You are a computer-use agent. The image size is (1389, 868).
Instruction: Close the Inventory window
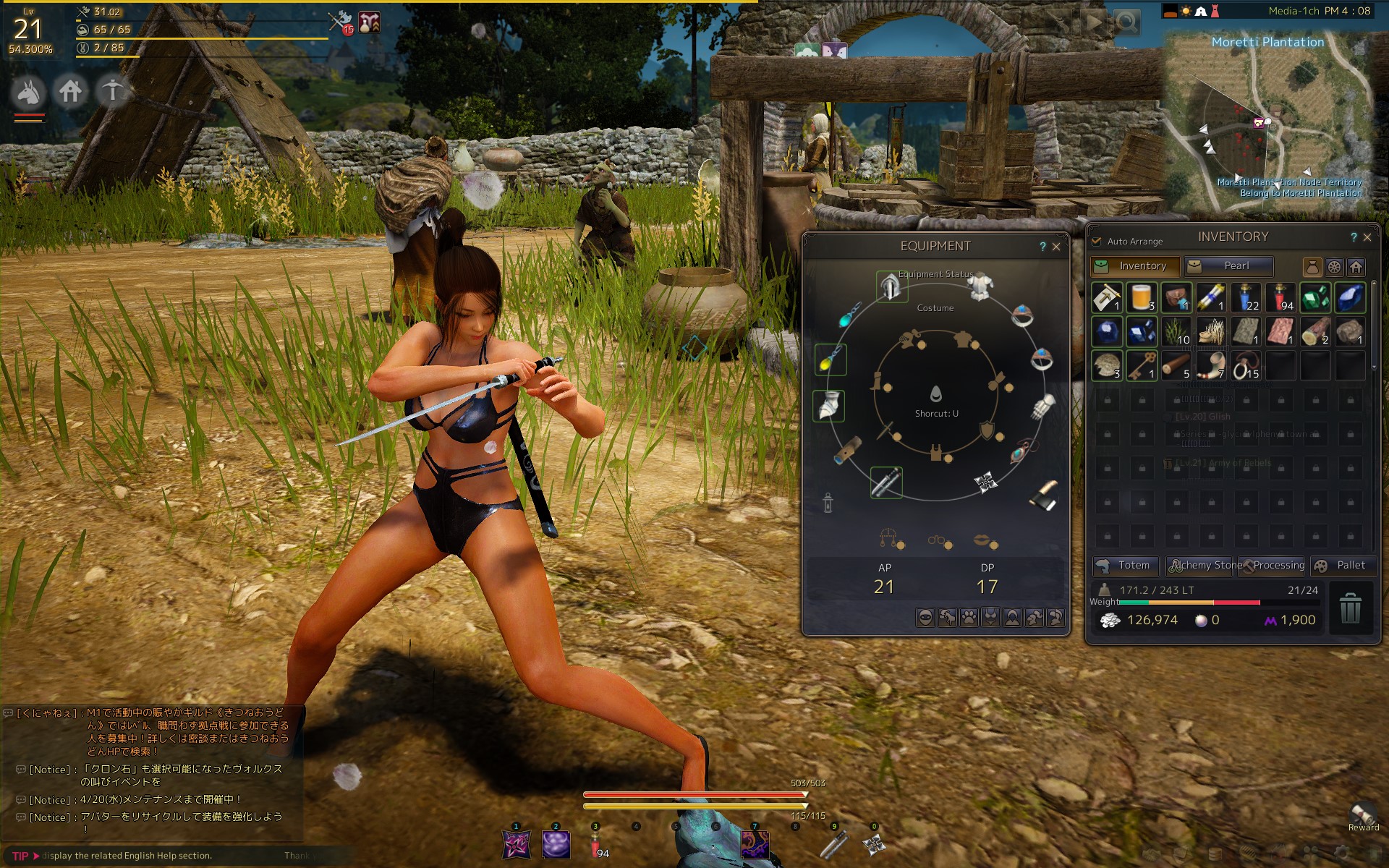(x=1367, y=237)
